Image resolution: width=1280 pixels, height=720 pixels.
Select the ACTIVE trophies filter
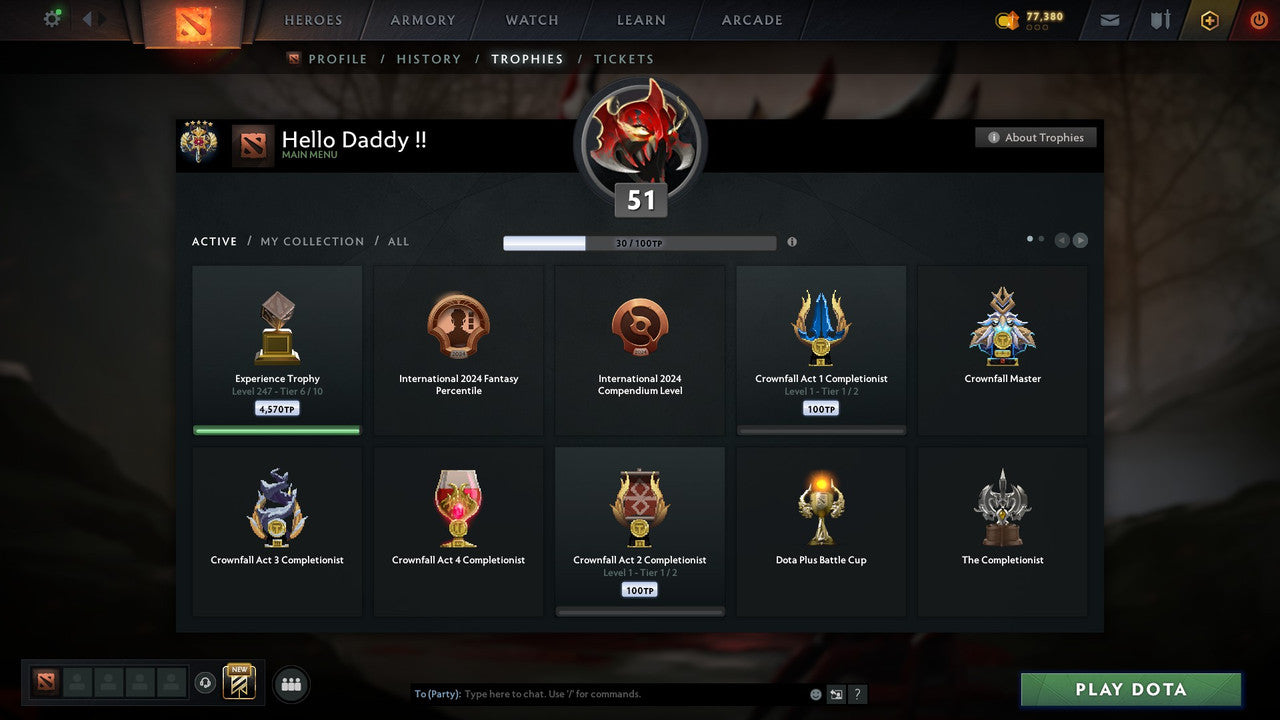pos(214,241)
